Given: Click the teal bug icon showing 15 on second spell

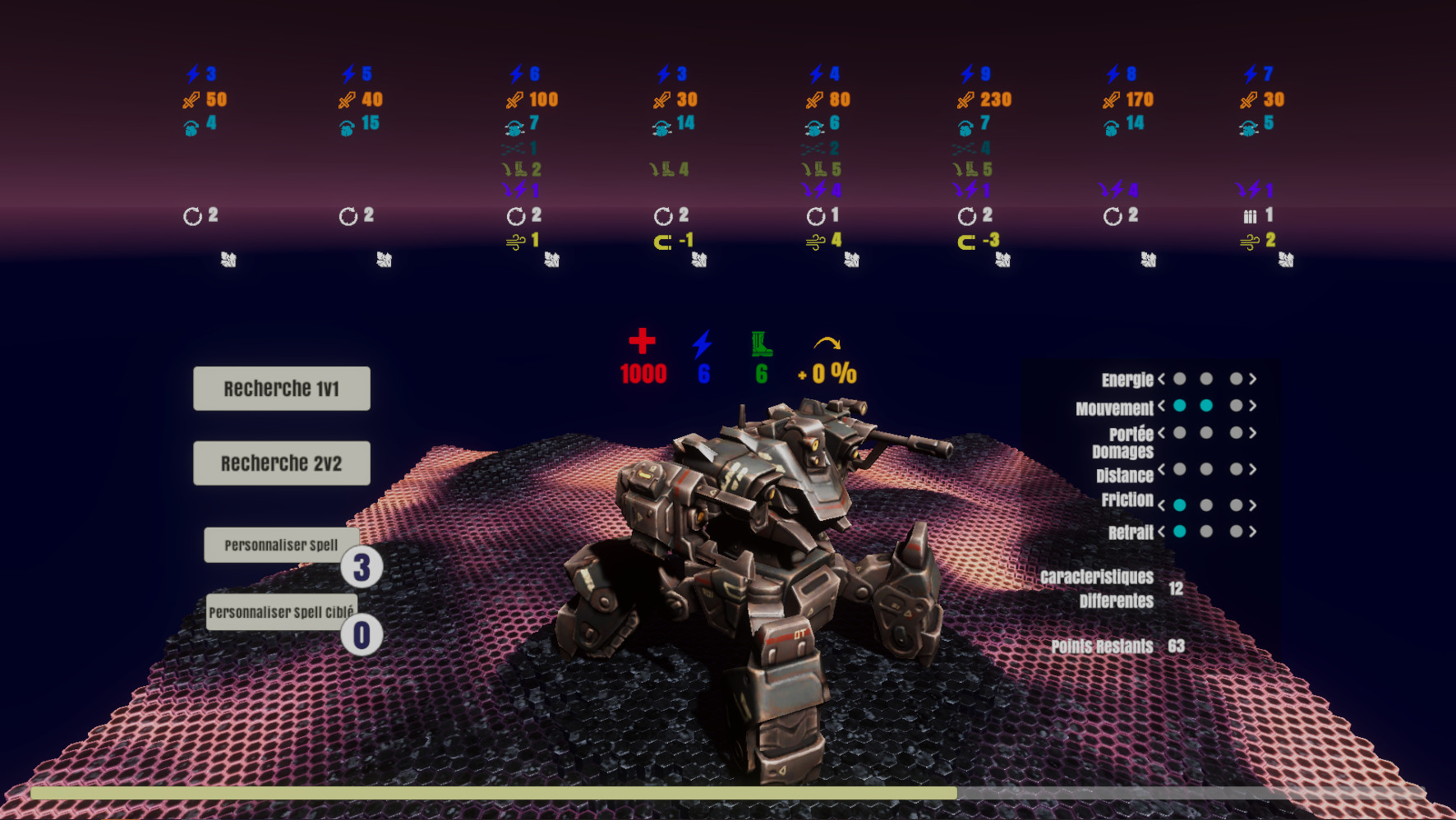Looking at the screenshot, I should 345,126.
